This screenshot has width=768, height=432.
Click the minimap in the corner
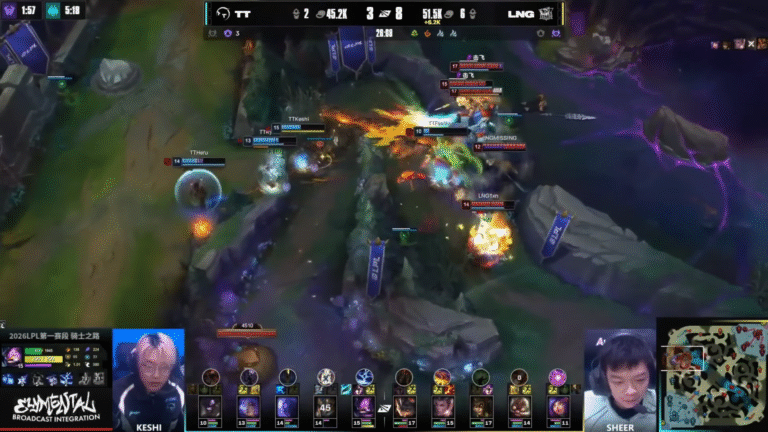tap(713, 374)
